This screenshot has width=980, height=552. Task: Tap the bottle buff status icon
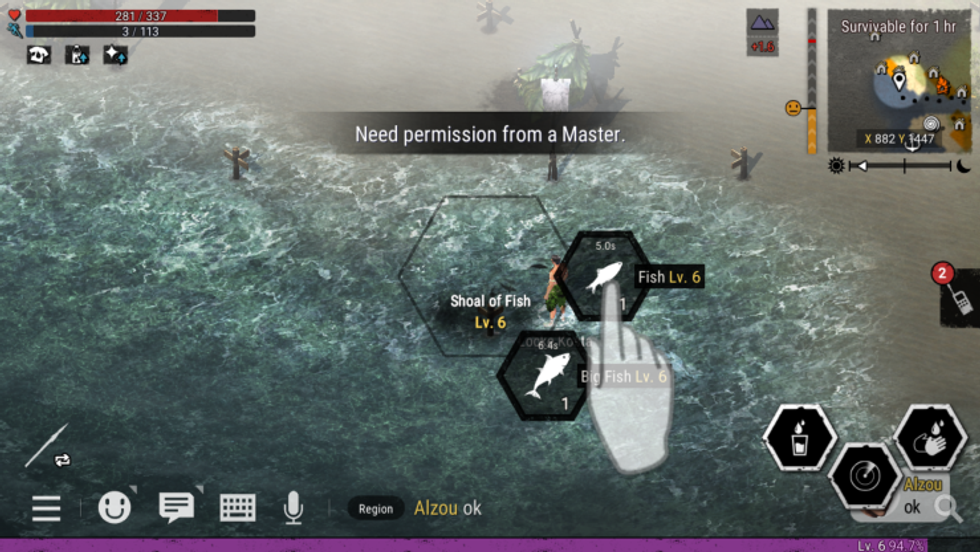coord(77,55)
